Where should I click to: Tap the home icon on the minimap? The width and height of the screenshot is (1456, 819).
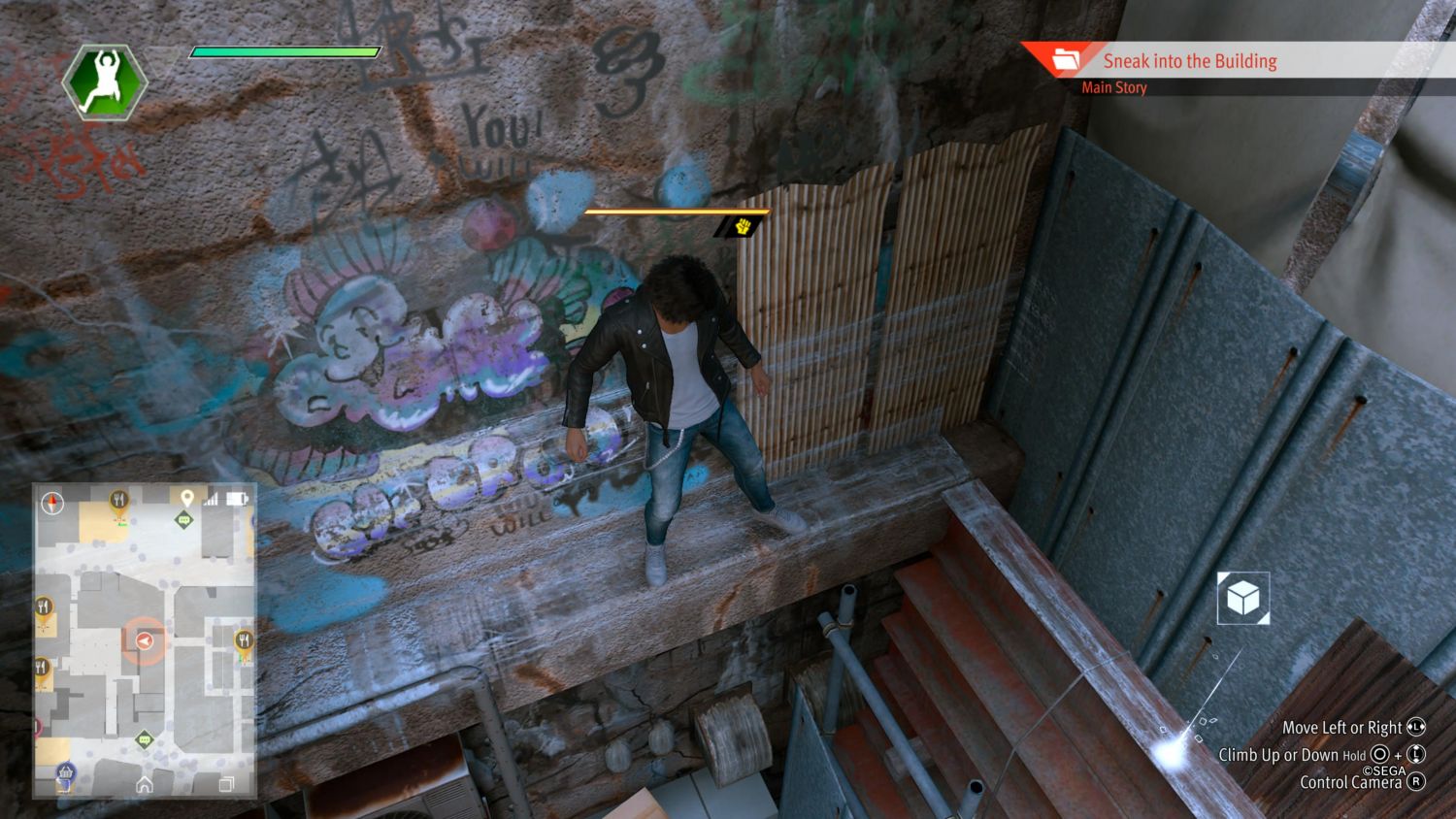tap(145, 784)
